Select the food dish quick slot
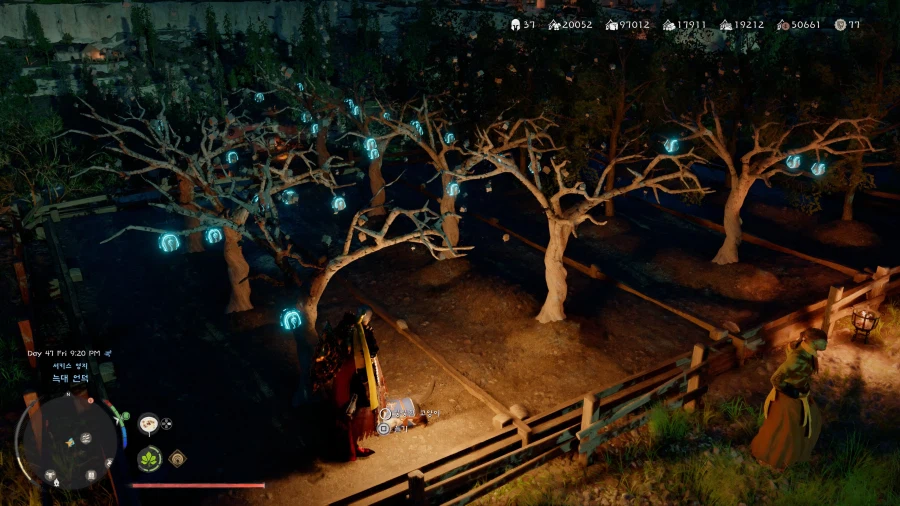 tap(149, 423)
